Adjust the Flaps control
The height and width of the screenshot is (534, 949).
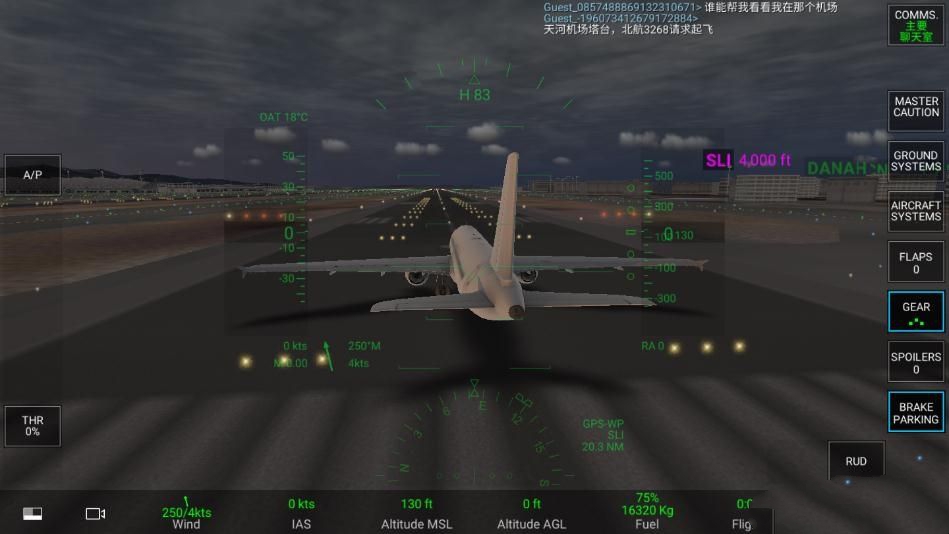coord(916,262)
